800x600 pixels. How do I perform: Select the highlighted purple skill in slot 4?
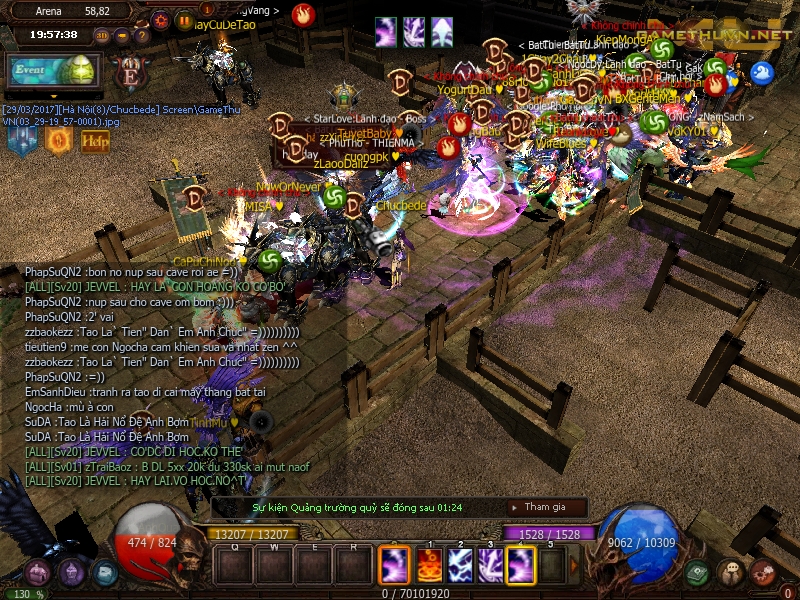point(521,567)
